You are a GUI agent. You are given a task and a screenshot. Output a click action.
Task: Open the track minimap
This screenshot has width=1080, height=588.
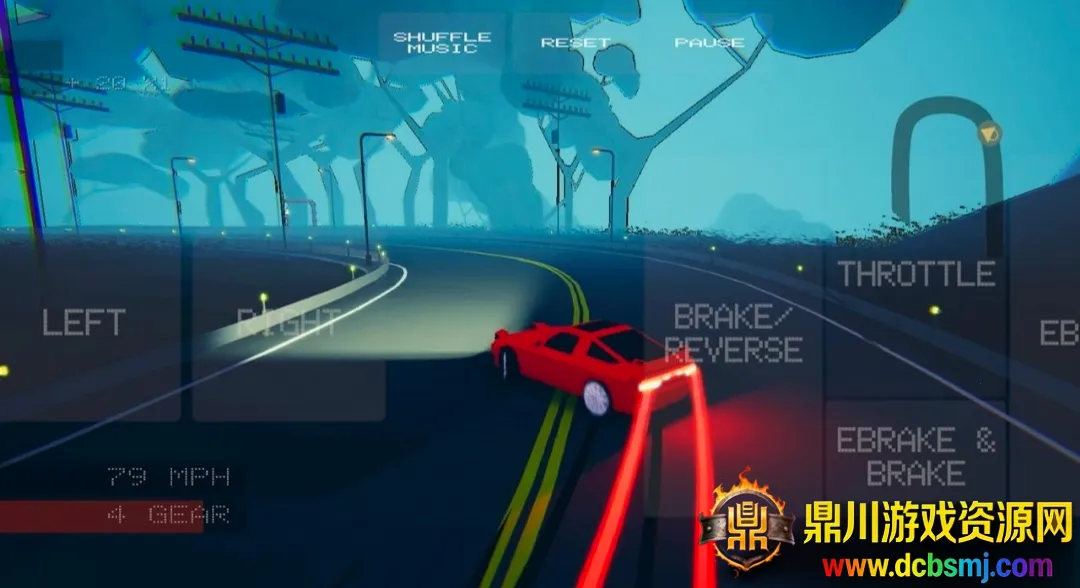(x=948, y=160)
